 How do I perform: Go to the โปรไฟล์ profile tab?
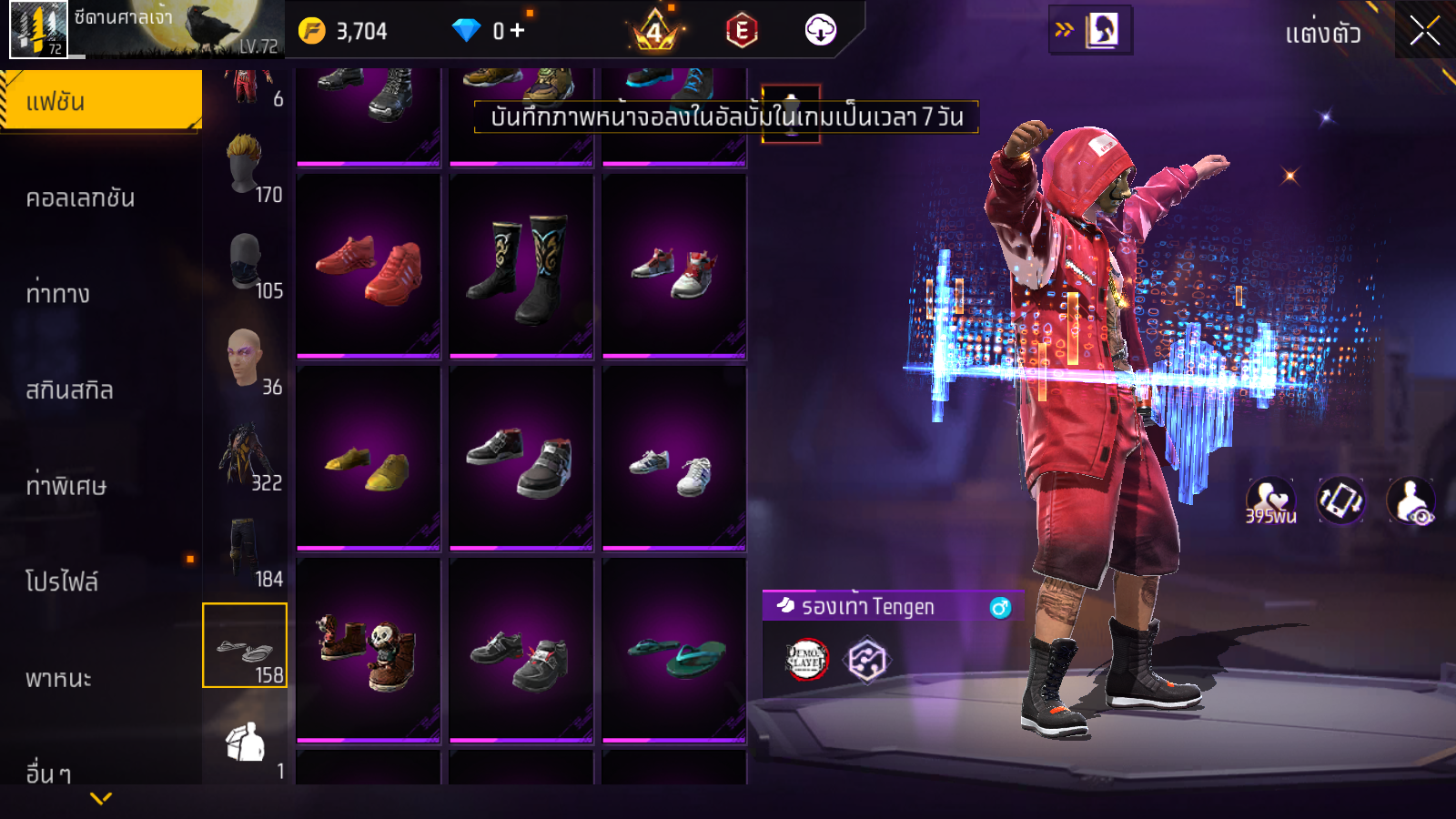click(x=62, y=581)
